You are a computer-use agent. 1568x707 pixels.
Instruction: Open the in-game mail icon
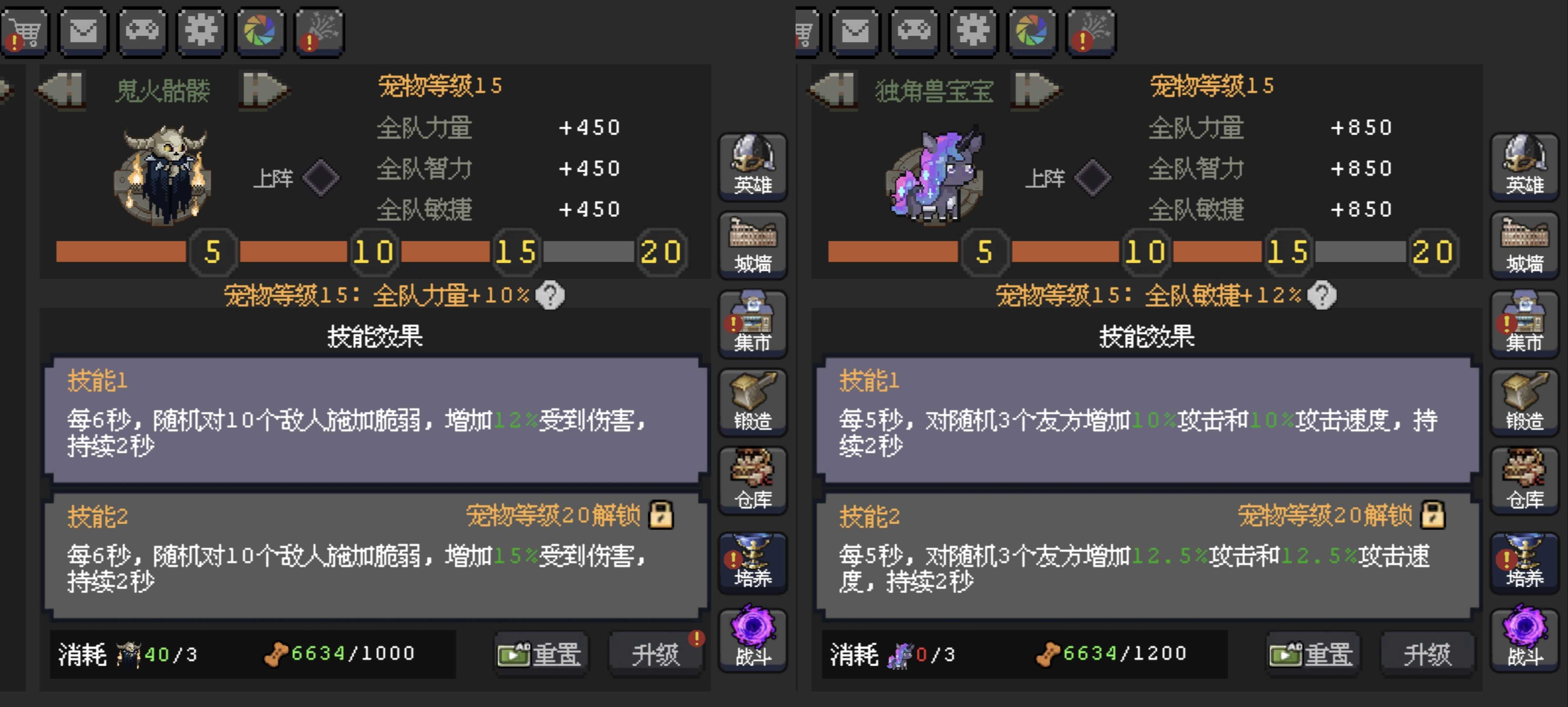[x=83, y=32]
